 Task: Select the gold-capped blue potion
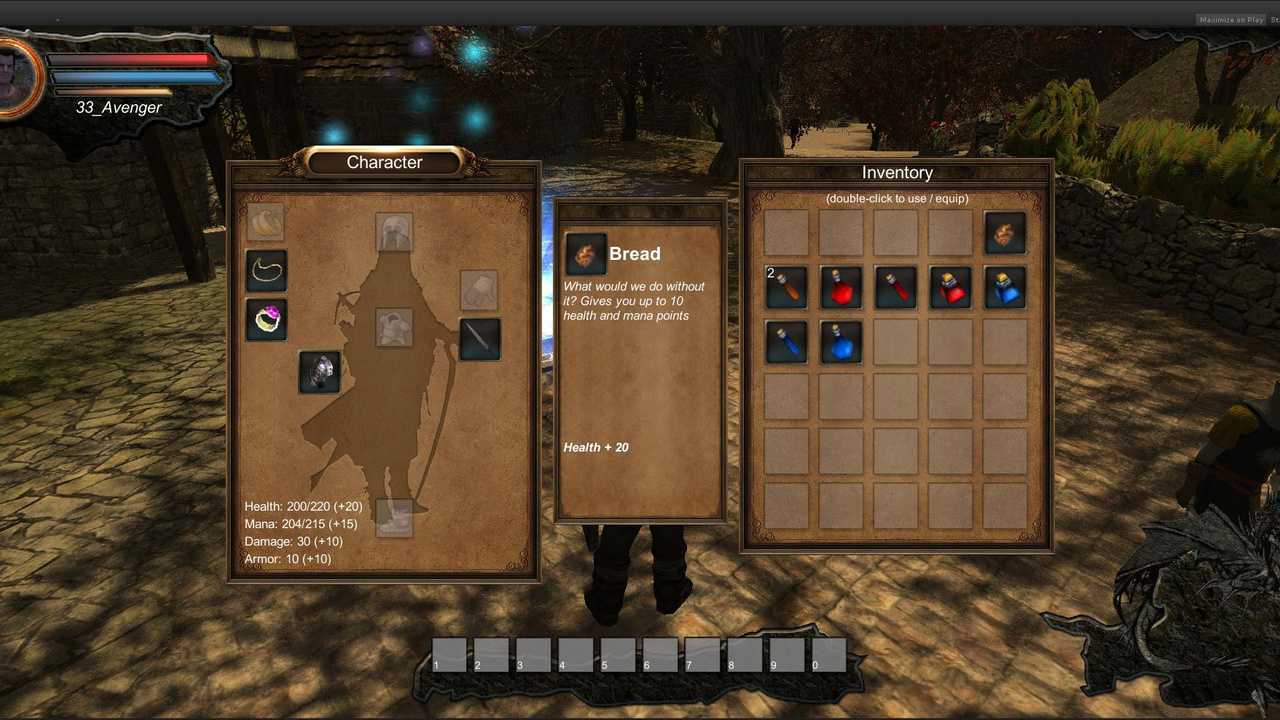[x=1005, y=287]
